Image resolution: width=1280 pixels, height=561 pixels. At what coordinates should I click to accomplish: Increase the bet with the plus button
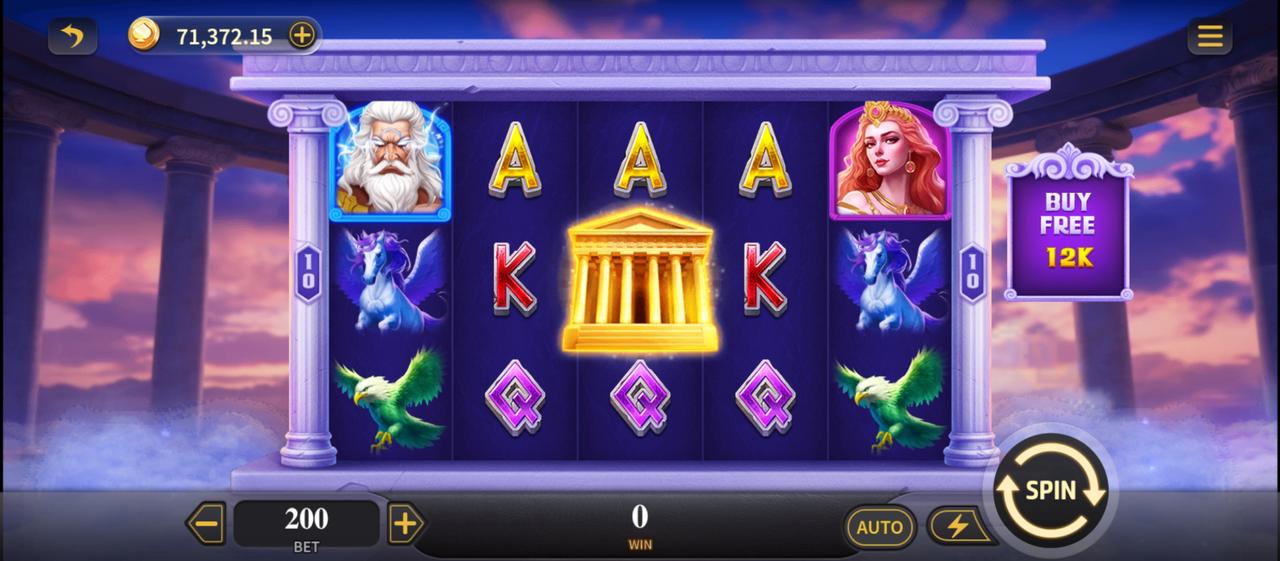[x=405, y=523]
